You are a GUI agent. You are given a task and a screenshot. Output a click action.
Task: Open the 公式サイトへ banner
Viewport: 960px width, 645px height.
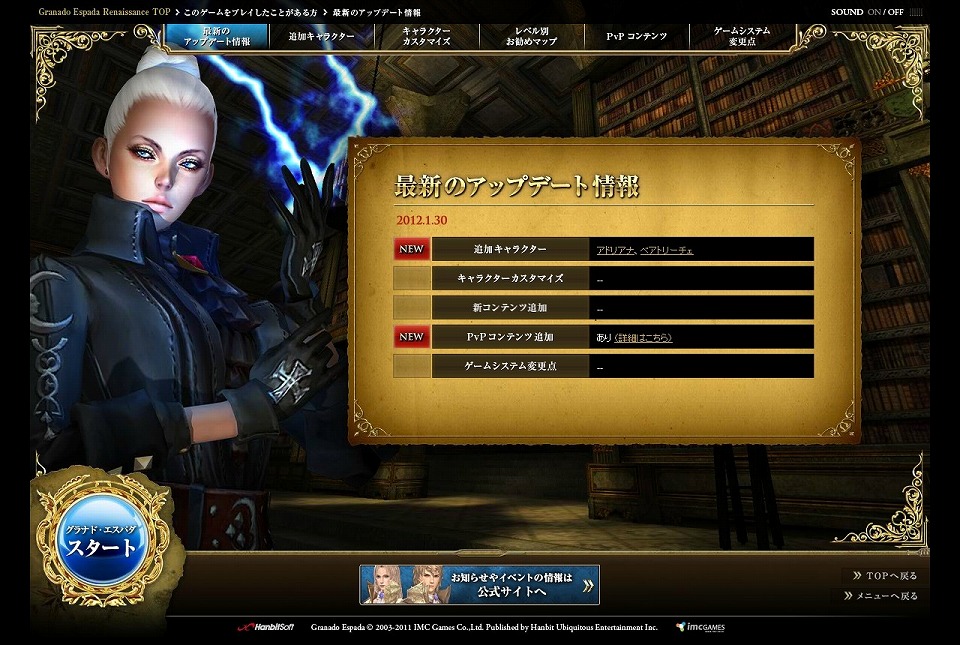click(479, 585)
